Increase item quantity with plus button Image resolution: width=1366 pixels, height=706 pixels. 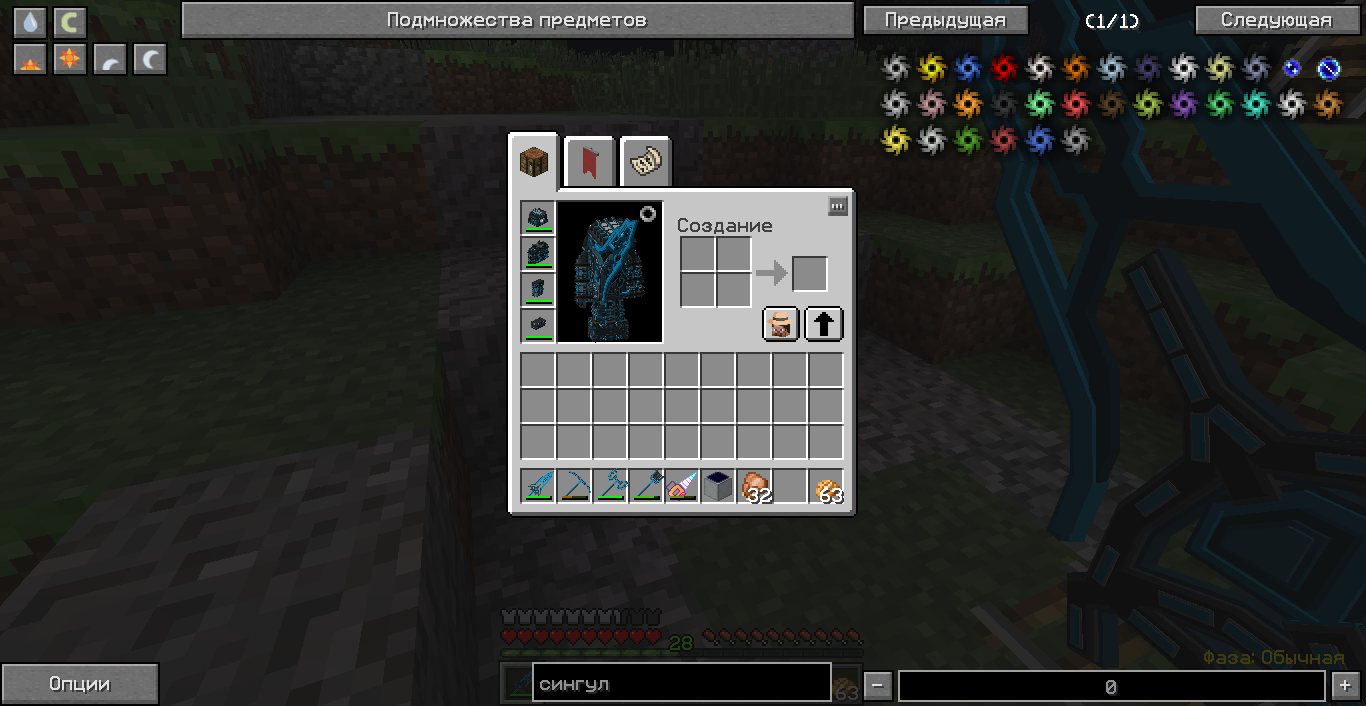[x=1343, y=686]
